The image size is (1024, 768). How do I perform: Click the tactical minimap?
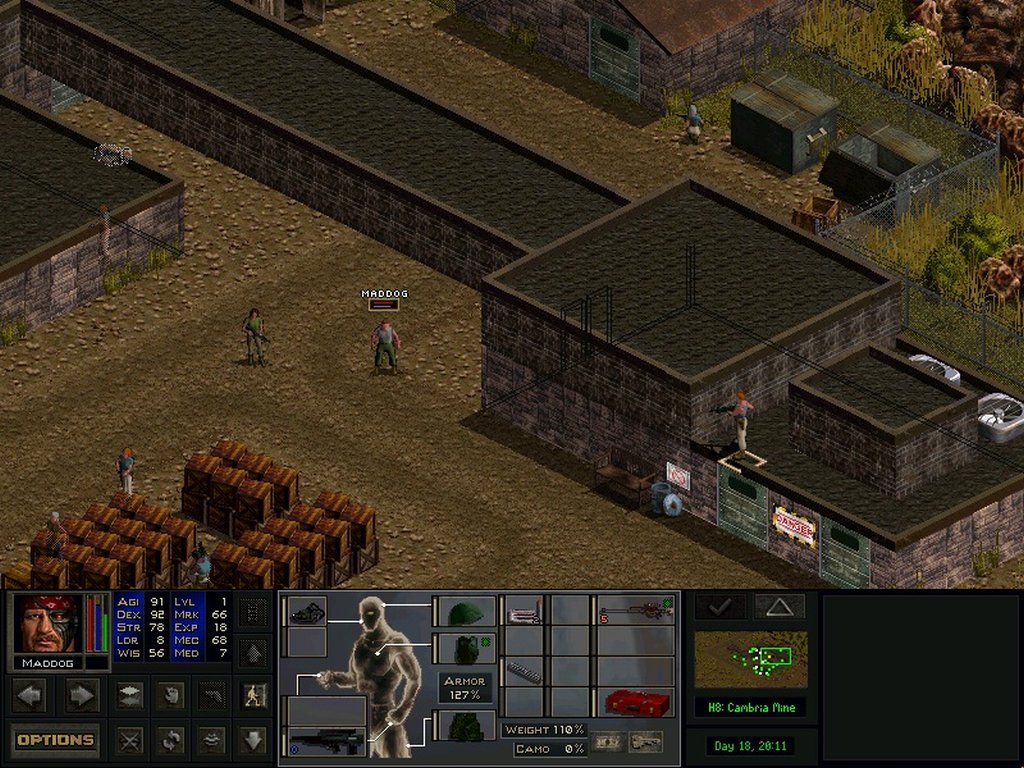(751, 660)
